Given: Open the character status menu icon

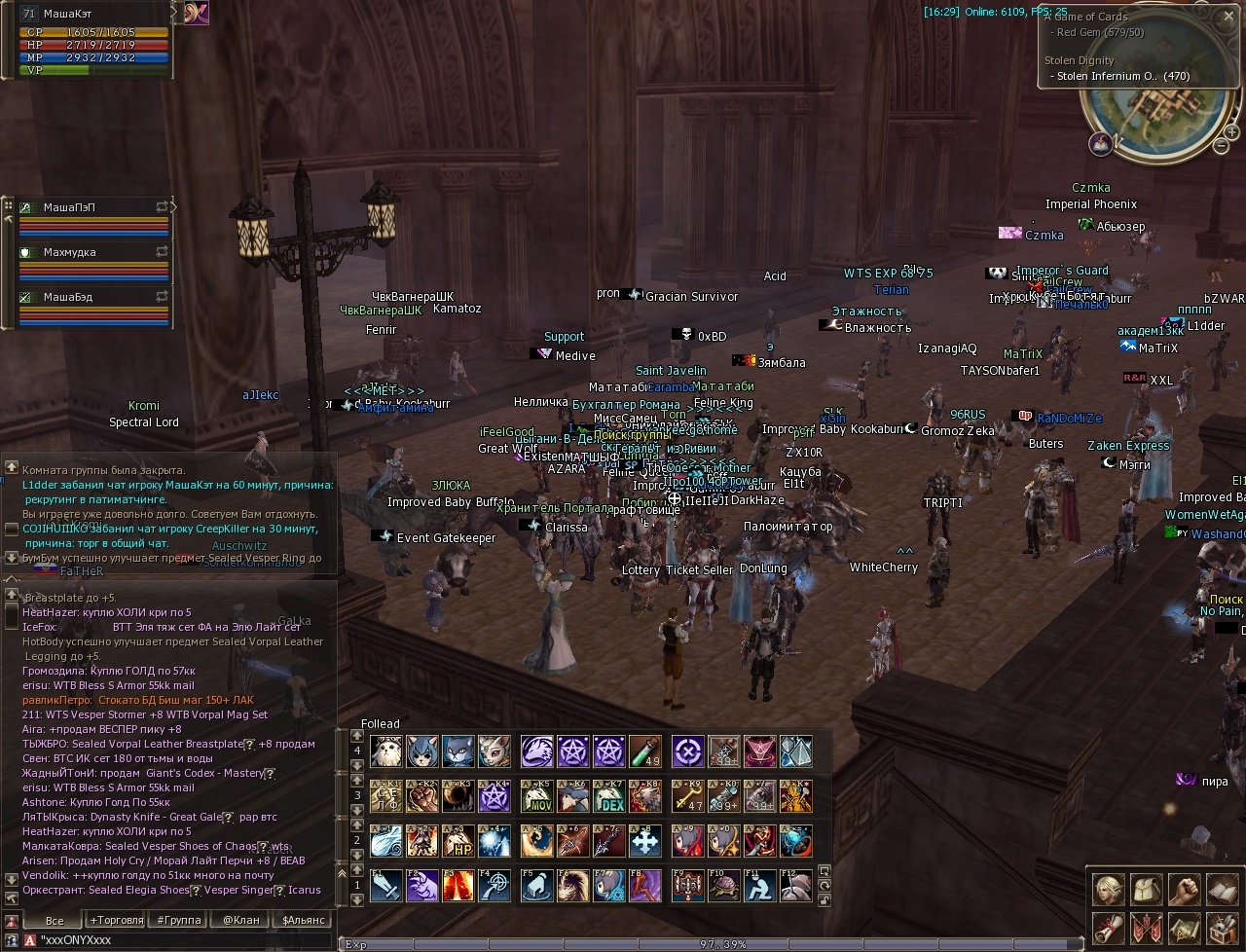Looking at the screenshot, I should coord(1108,889).
